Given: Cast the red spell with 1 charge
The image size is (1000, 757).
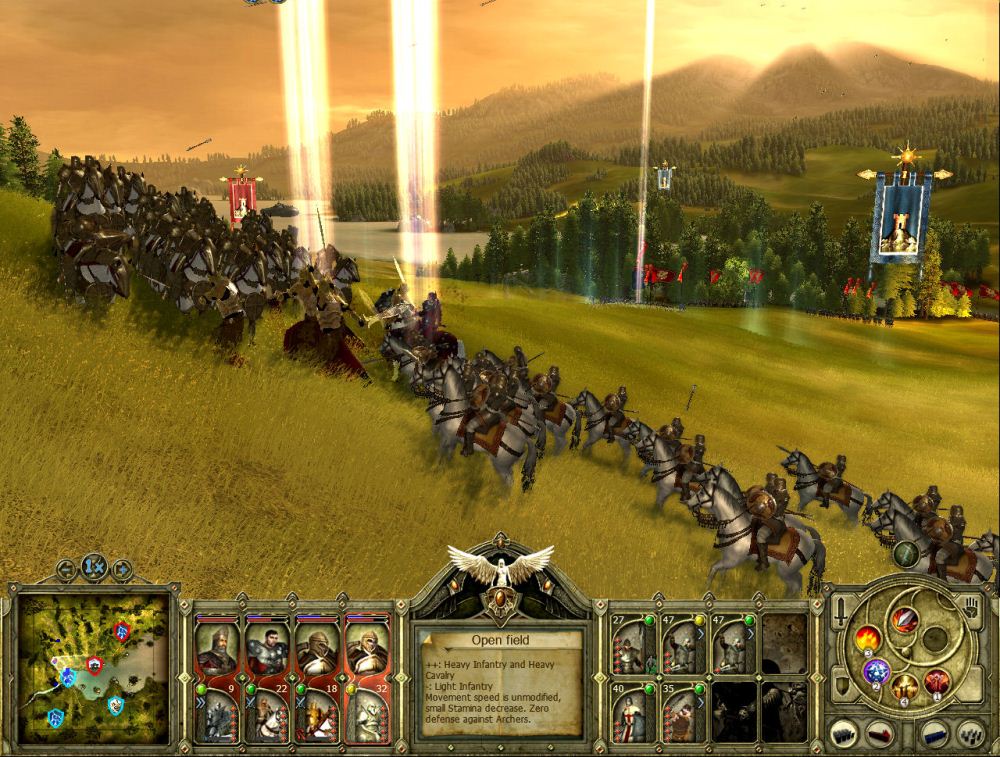Looking at the screenshot, I should coord(937,682).
